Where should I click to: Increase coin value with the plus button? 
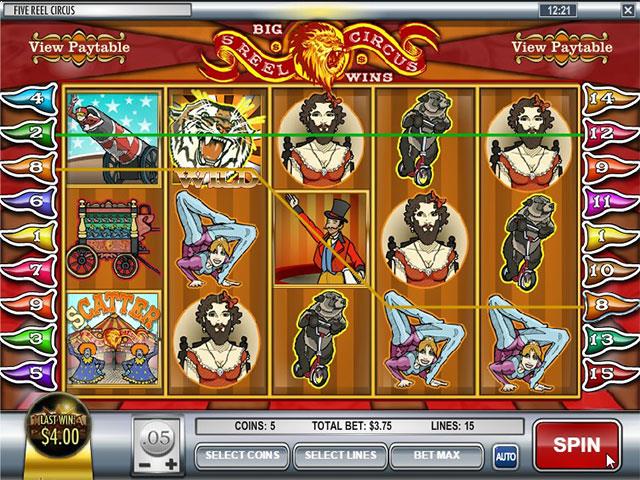coord(170,465)
